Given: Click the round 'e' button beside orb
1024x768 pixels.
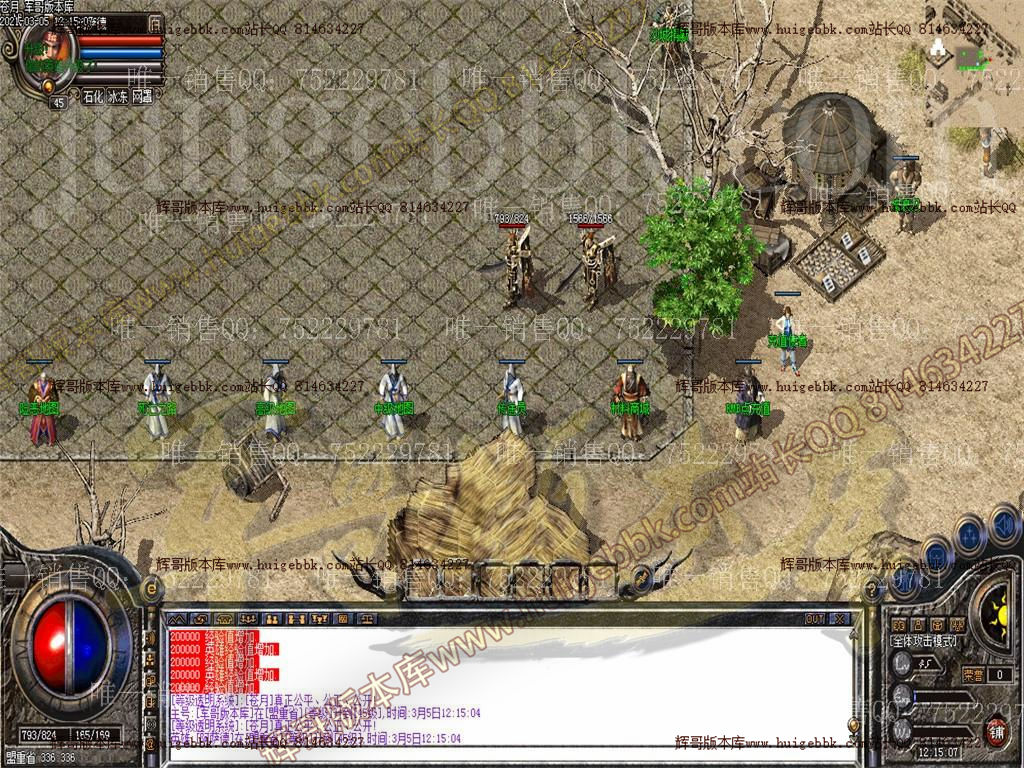Looking at the screenshot, I should [153, 590].
